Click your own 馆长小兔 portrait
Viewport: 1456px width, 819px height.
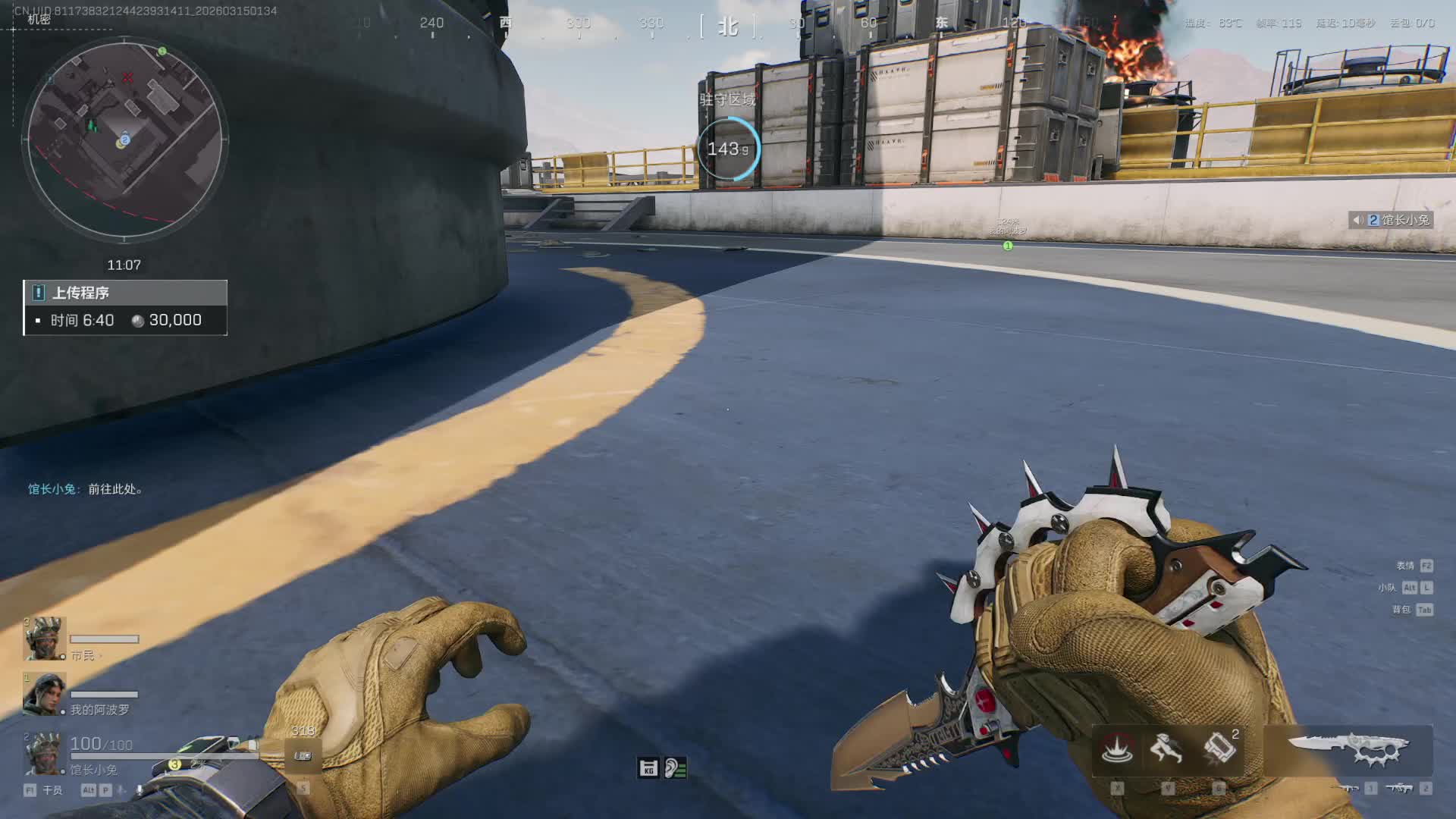[42, 753]
